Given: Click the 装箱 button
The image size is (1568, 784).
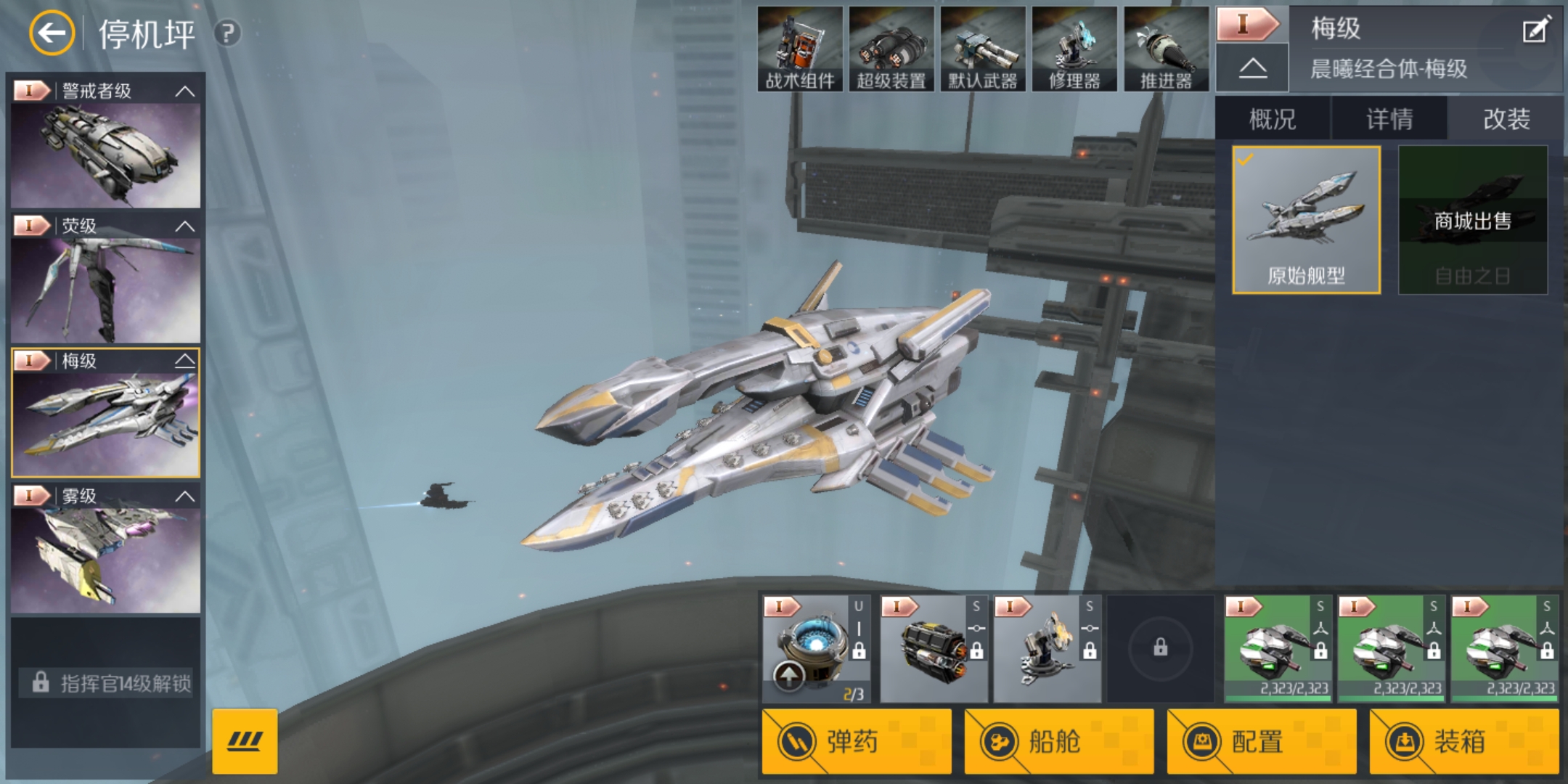Looking at the screenshot, I should (1464, 741).
